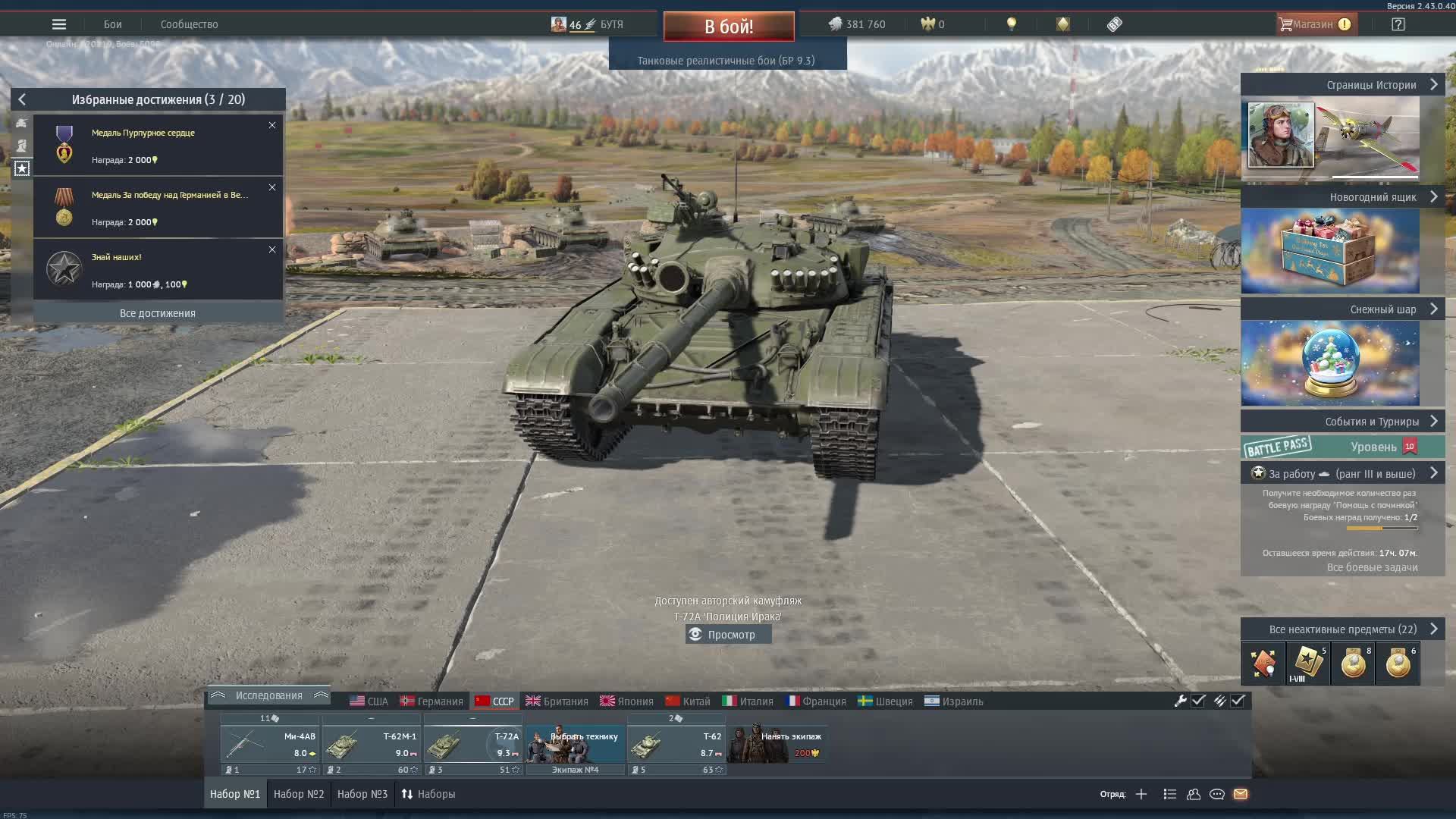
Task: View Все боевые задачи
Action: (x=1372, y=567)
